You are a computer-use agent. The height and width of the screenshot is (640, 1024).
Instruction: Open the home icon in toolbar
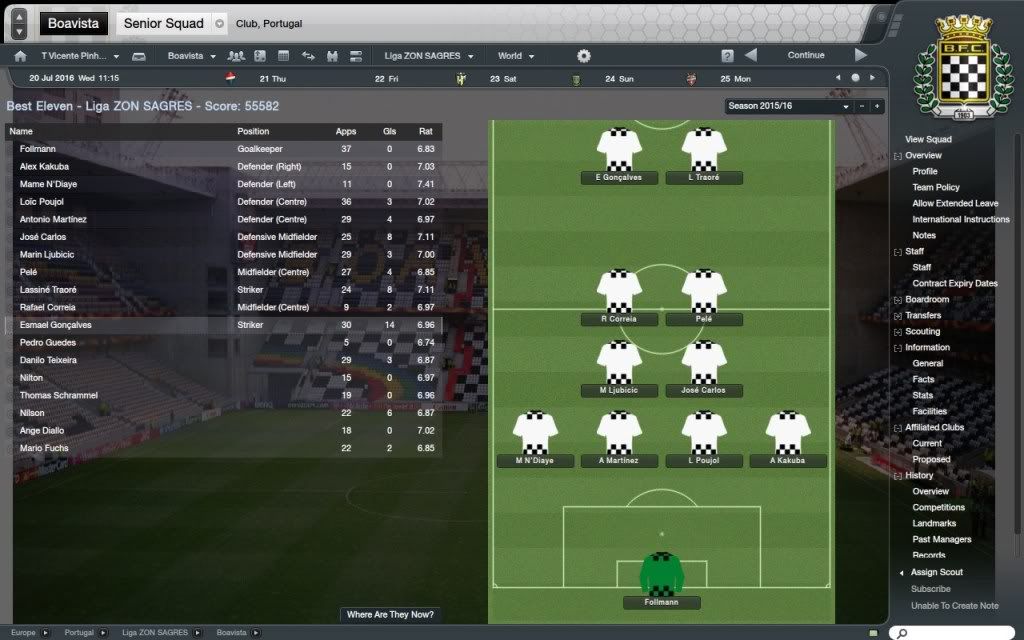[20, 56]
